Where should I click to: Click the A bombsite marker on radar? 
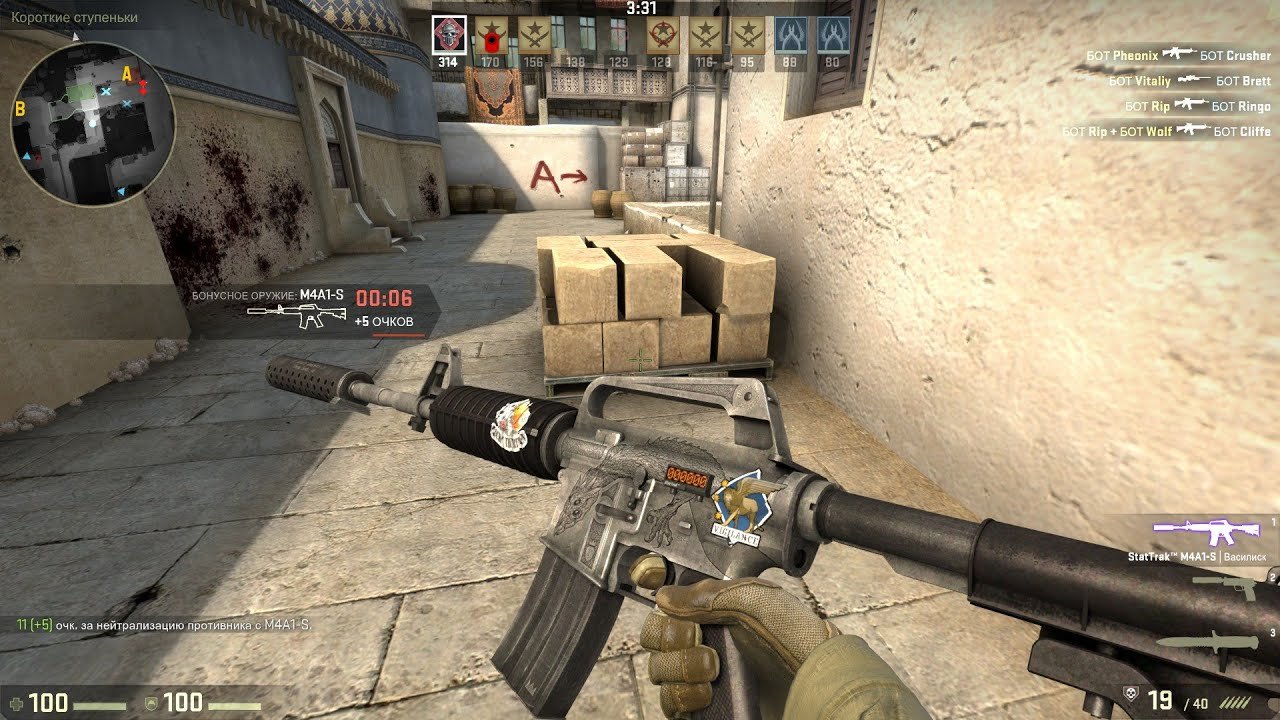tap(127, 73)
